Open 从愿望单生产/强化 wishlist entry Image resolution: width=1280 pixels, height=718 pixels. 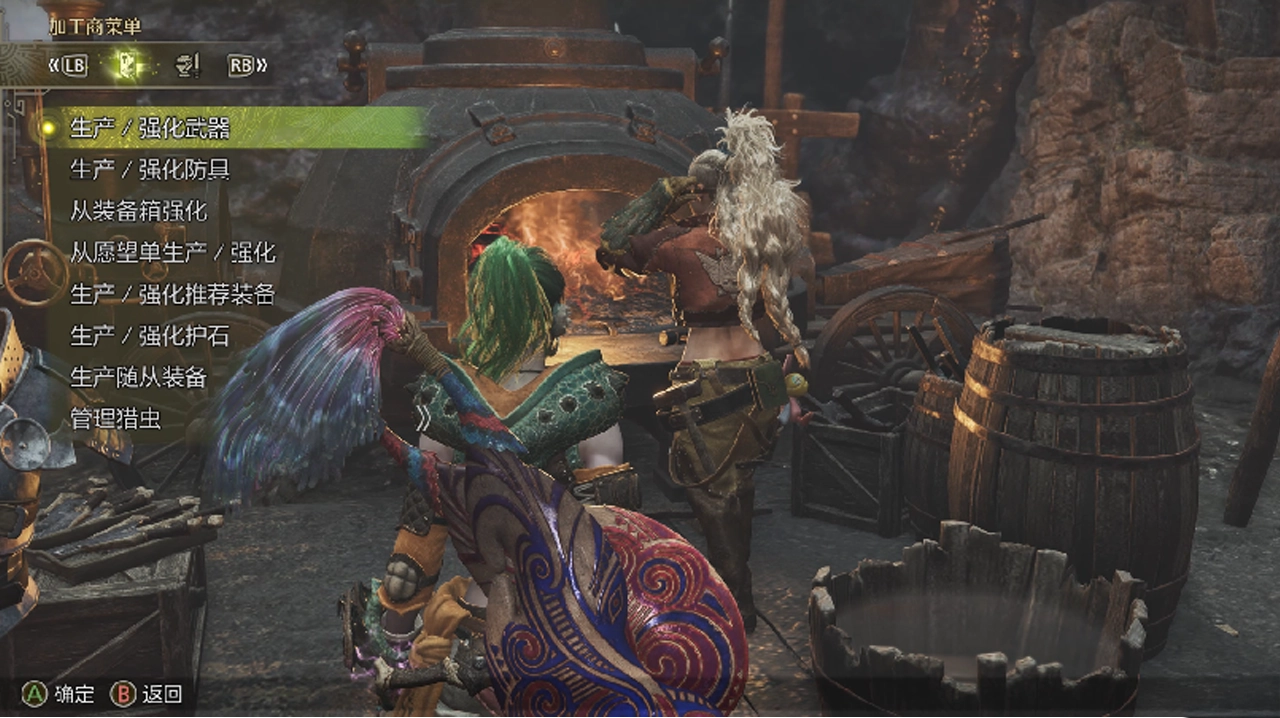click(x=172, y=253)
